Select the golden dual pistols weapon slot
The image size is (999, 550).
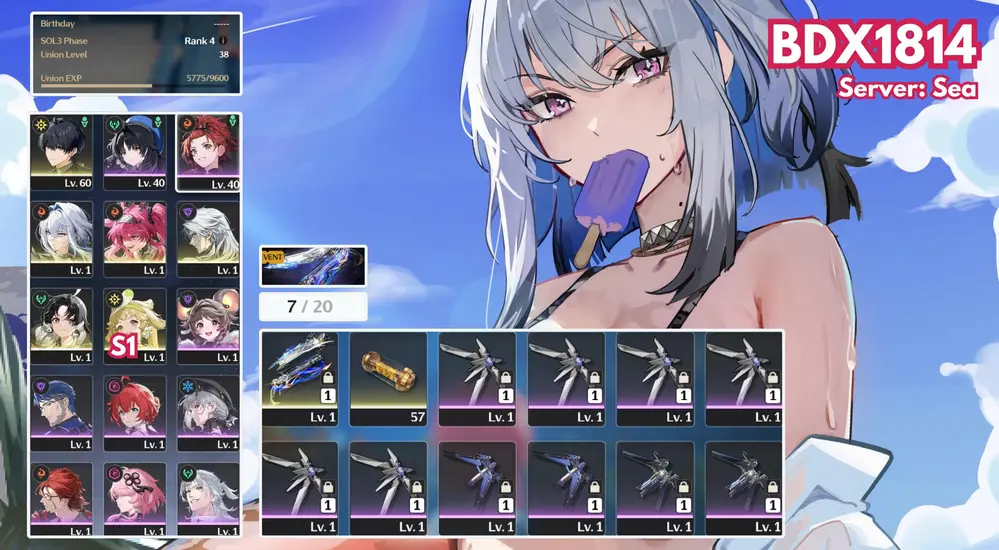pos(304,378)
